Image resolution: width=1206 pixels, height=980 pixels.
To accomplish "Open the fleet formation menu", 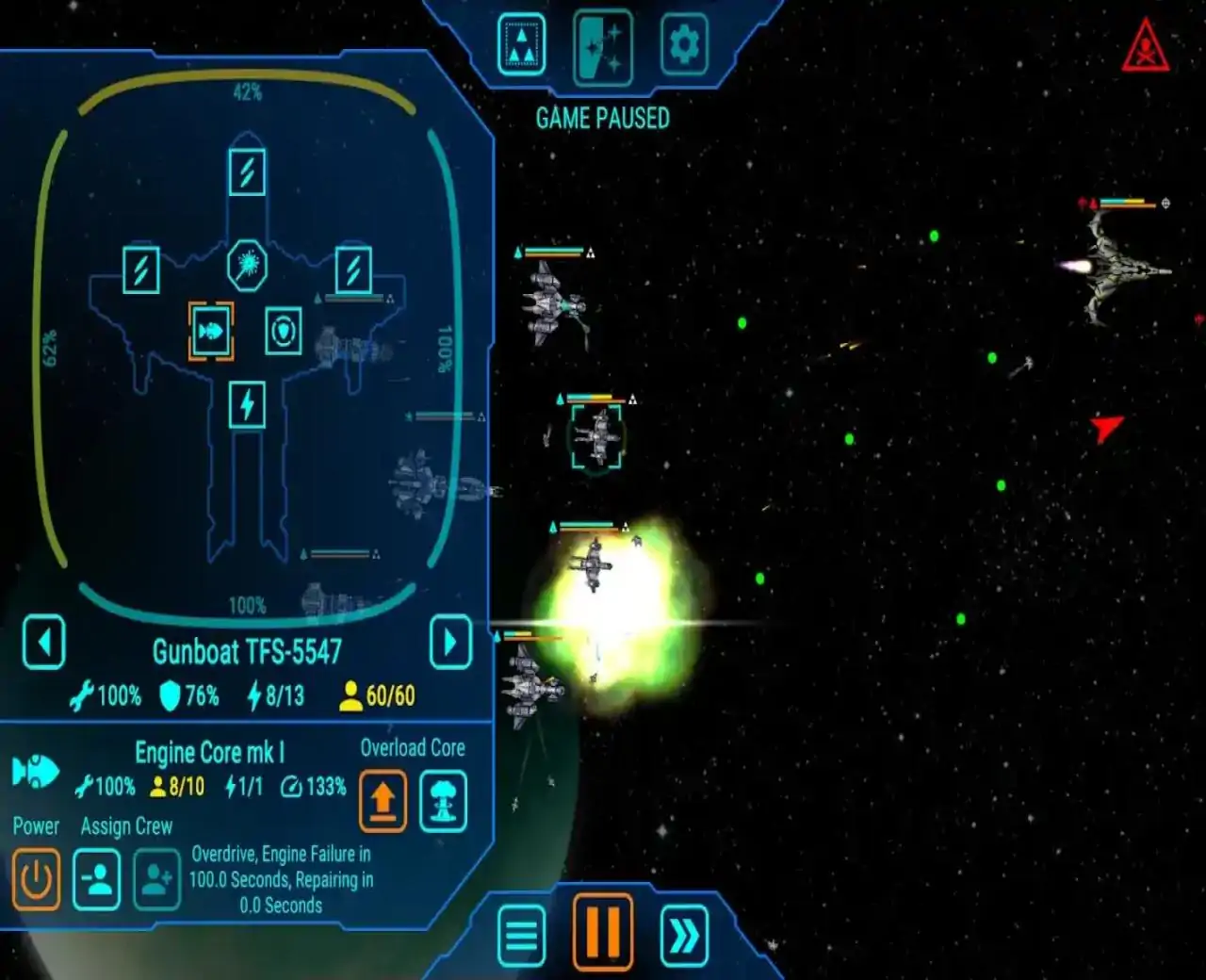I will pos(521,43).
